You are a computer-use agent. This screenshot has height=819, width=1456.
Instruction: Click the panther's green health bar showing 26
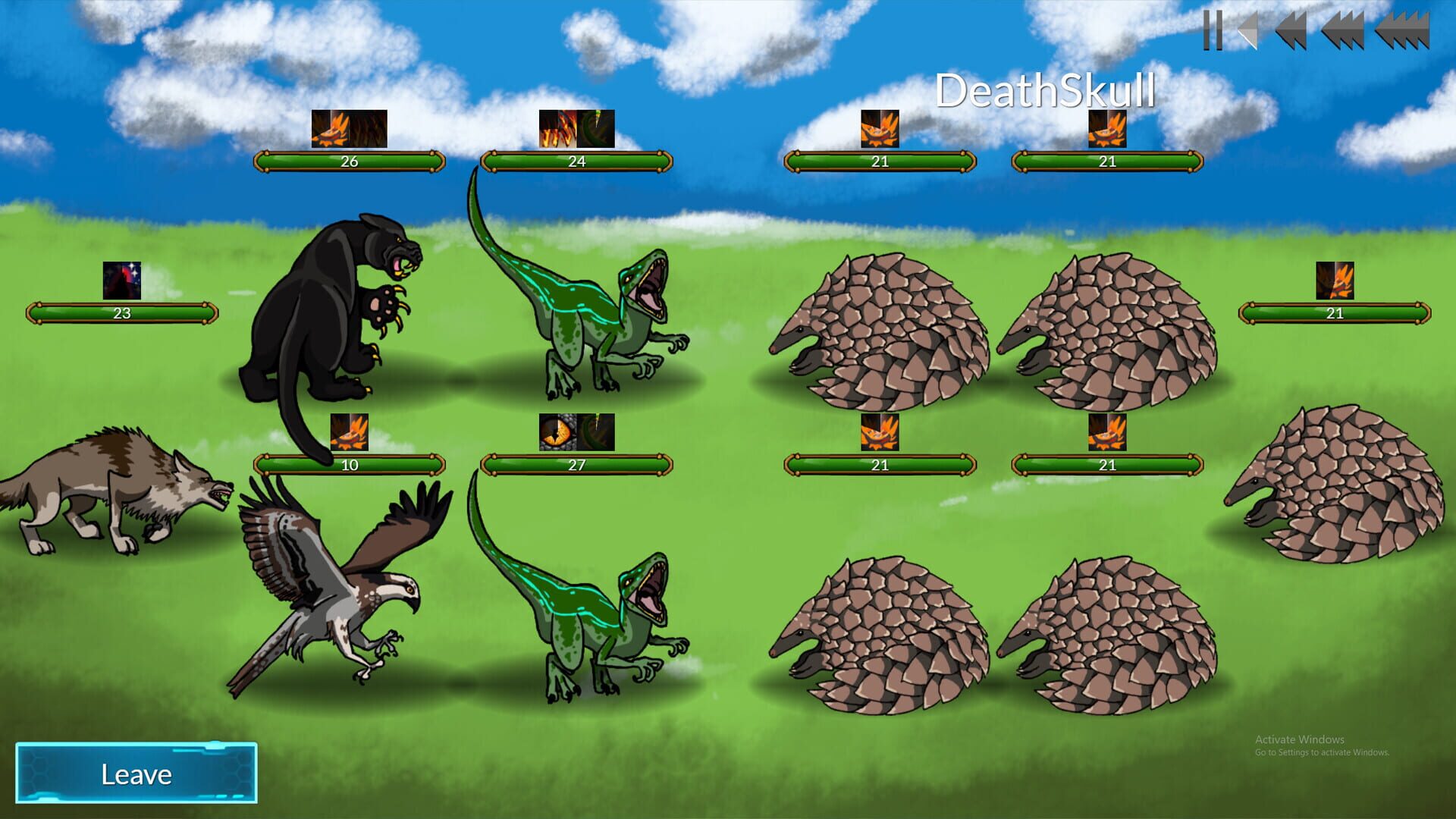349,161
